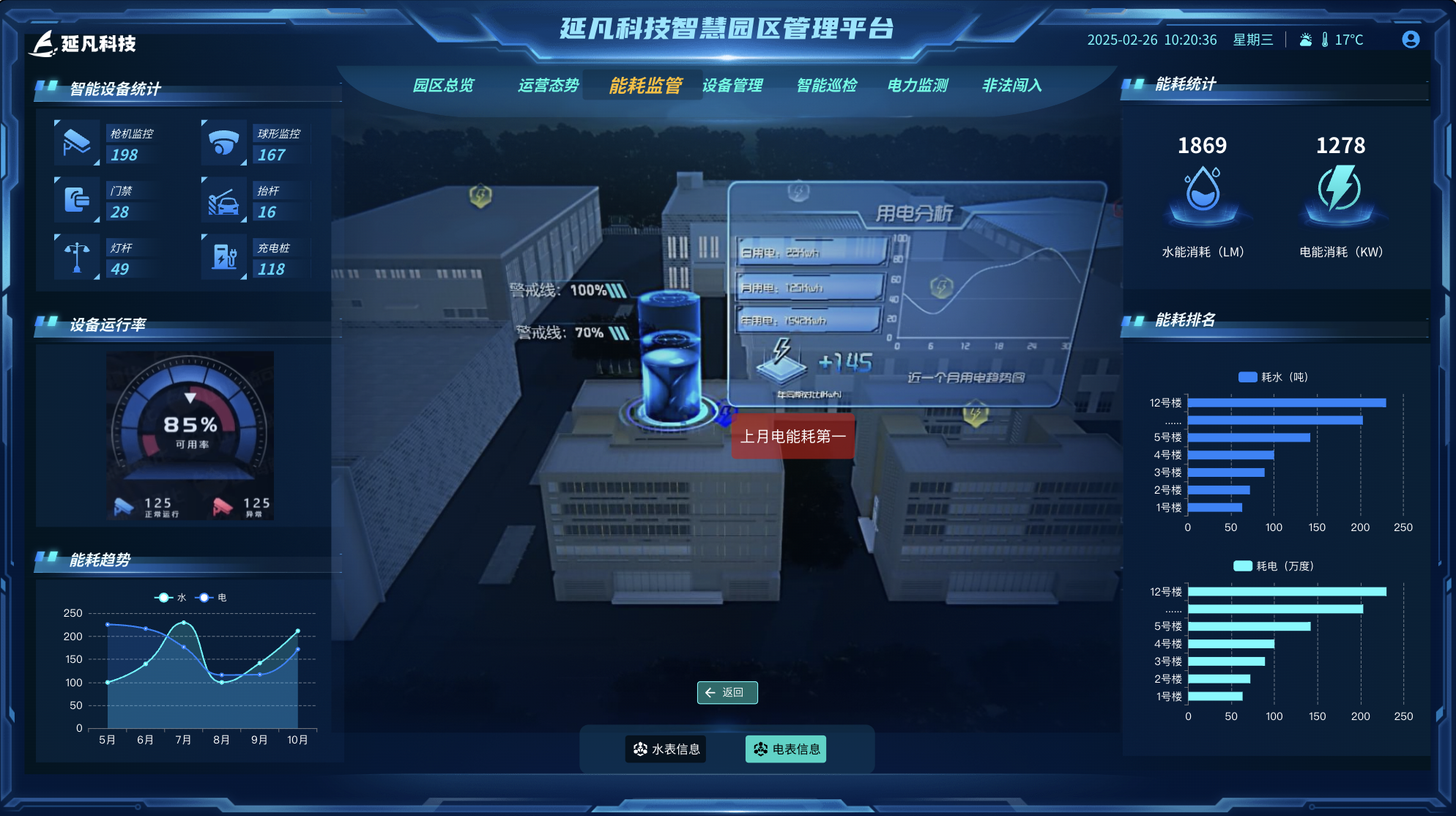1456x816 pixels.
Task: Select the 枪机监控 camera icon
Action: [x=76, y=143]
